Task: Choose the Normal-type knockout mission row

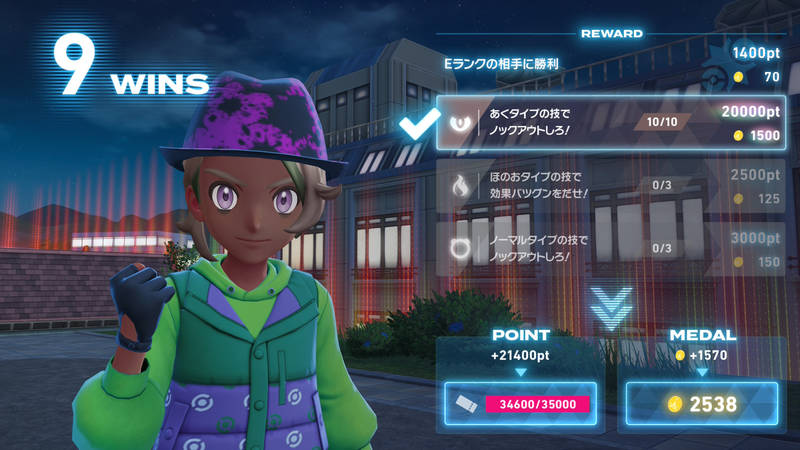Action: (610, 248)
